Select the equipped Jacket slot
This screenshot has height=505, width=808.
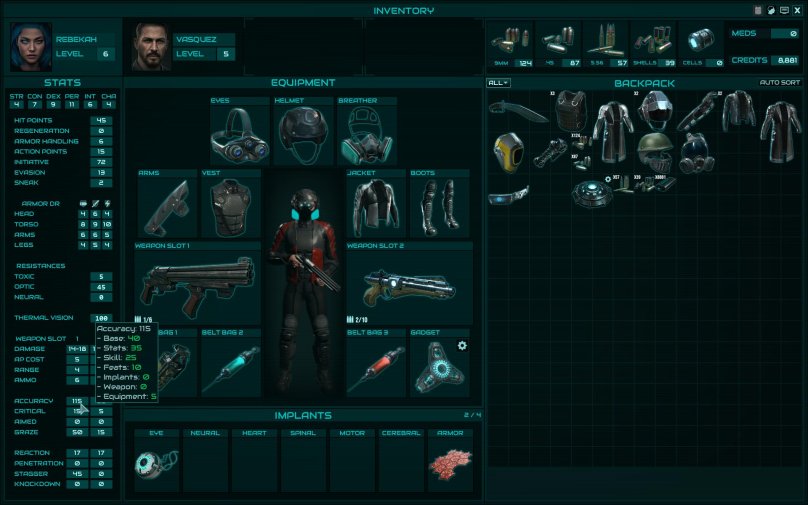(x=376, y=207)
